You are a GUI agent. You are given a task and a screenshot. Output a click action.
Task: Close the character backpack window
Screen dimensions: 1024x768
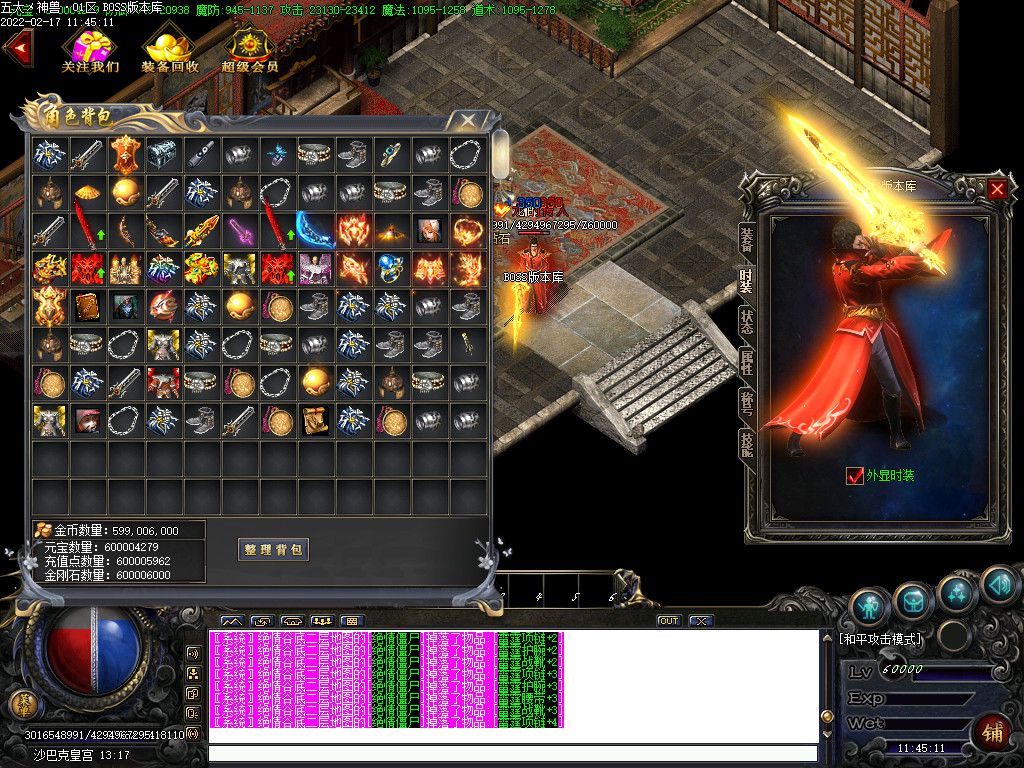(x=467, y=121)
